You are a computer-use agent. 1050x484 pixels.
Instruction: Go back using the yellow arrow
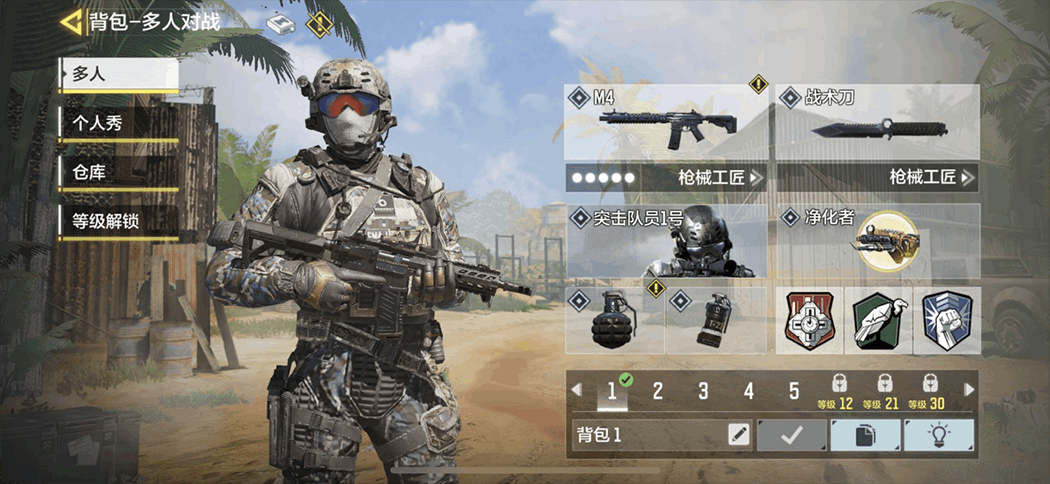72,21
